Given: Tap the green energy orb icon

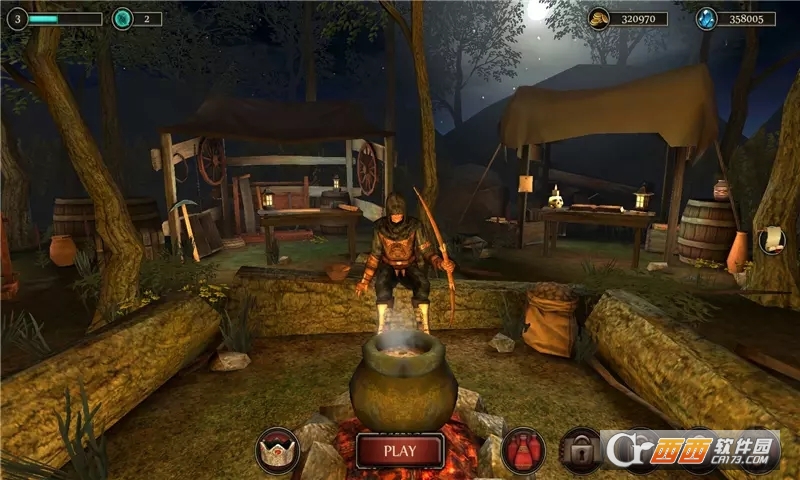Looking at the screenshot, I should 122,18.
